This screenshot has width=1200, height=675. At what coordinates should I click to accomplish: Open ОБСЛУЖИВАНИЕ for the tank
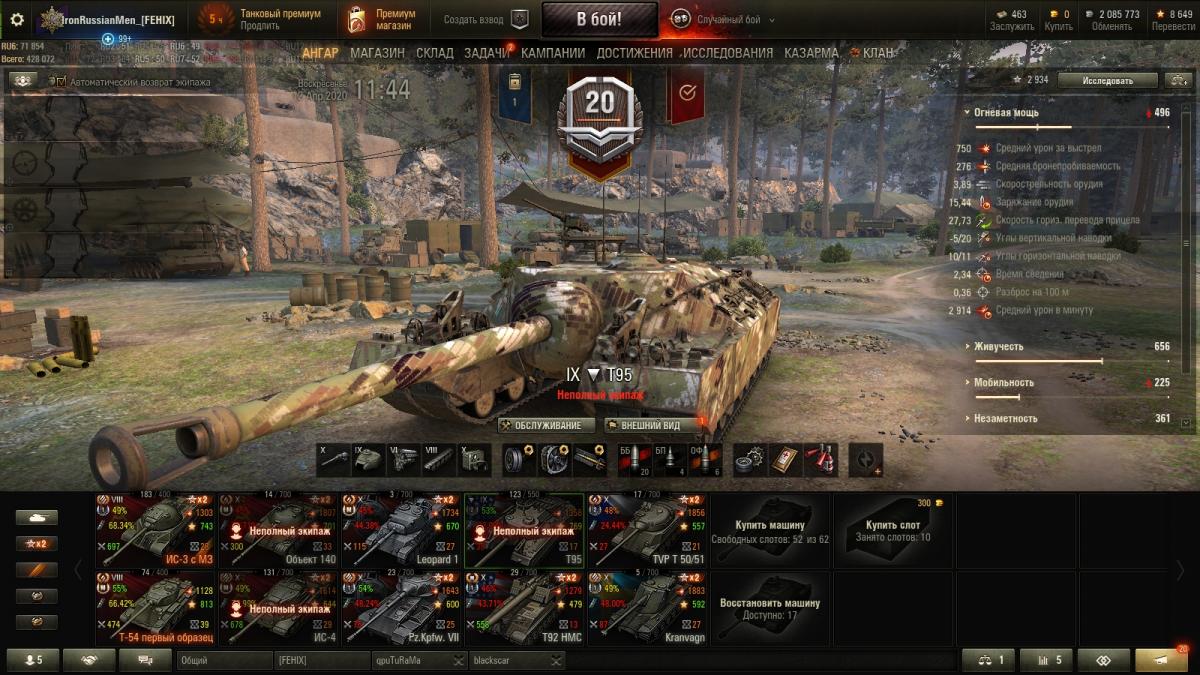546,425
